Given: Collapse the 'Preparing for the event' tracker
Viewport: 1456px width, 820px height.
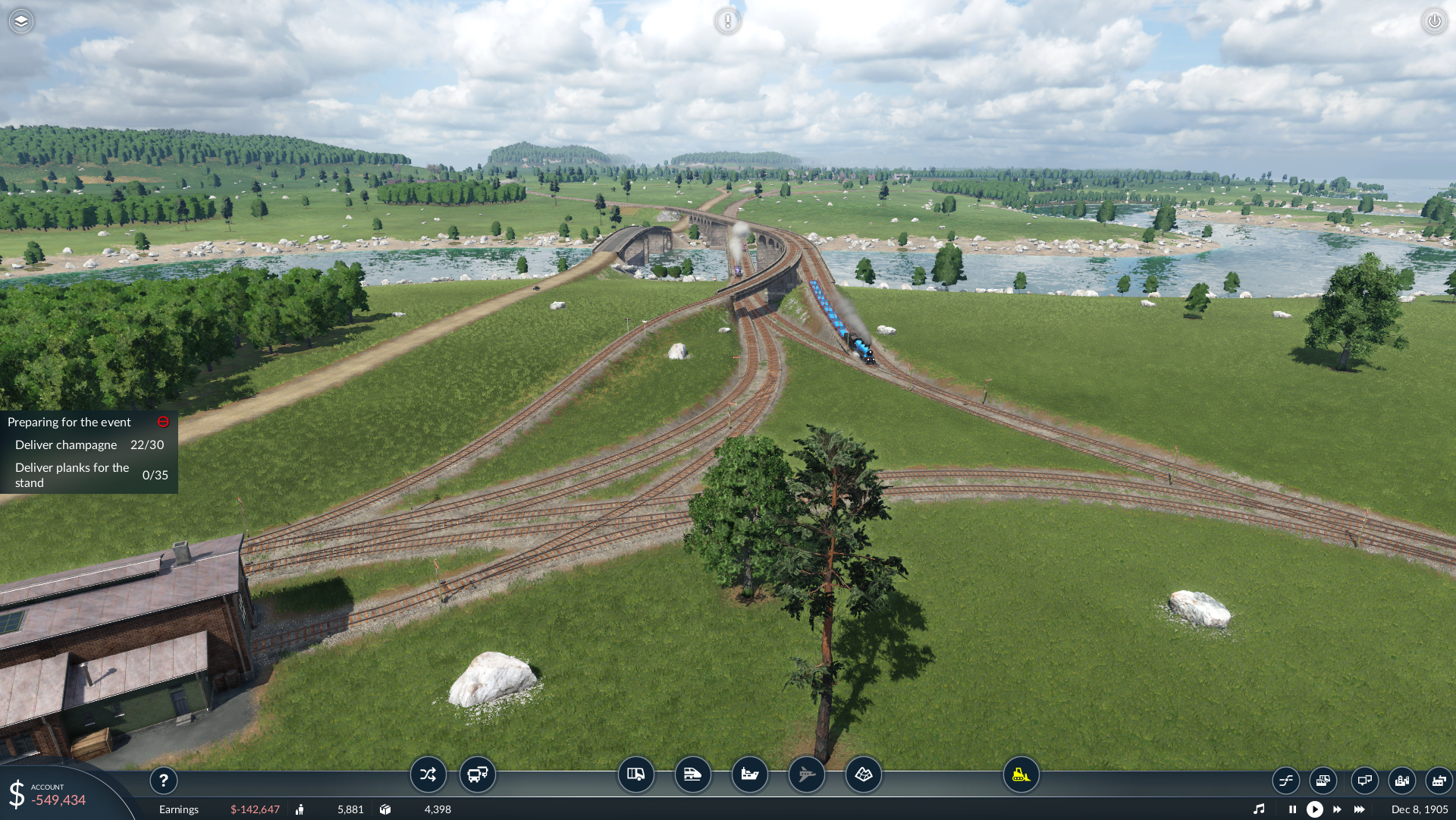Looking at the screenshot, I should (163, 422).
